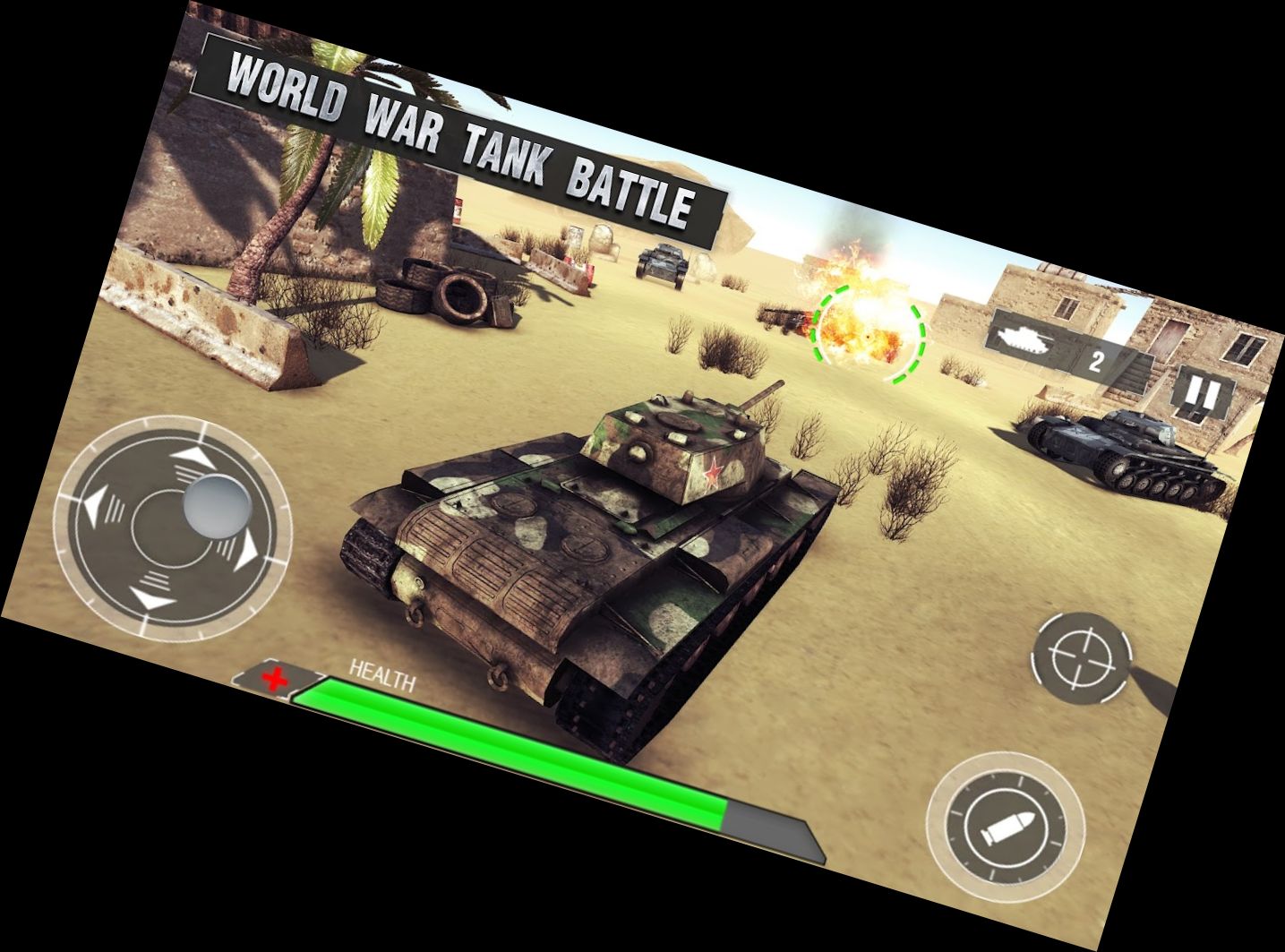
Task: Tap the green target lock reticle
Action: pyautogui.click(x=866, y=336)
